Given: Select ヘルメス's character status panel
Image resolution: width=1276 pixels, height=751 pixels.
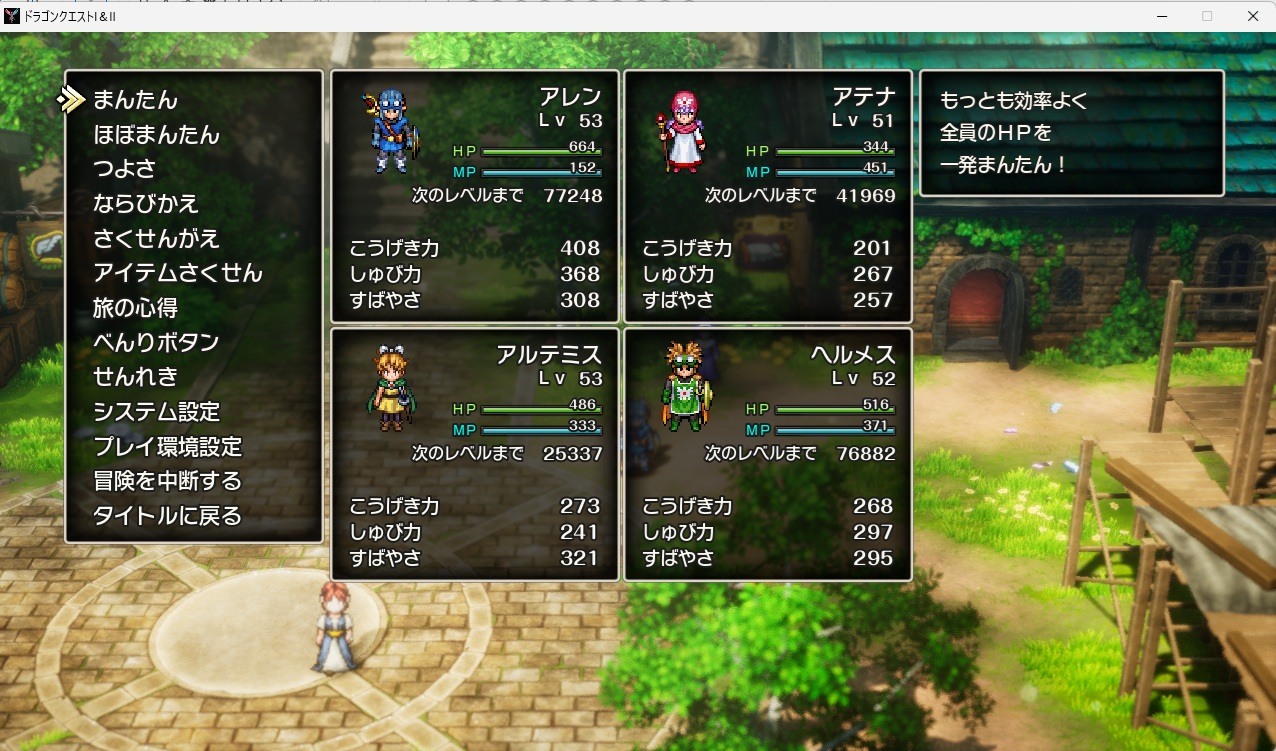Looking at the screenshot, I should coord(768,454).
